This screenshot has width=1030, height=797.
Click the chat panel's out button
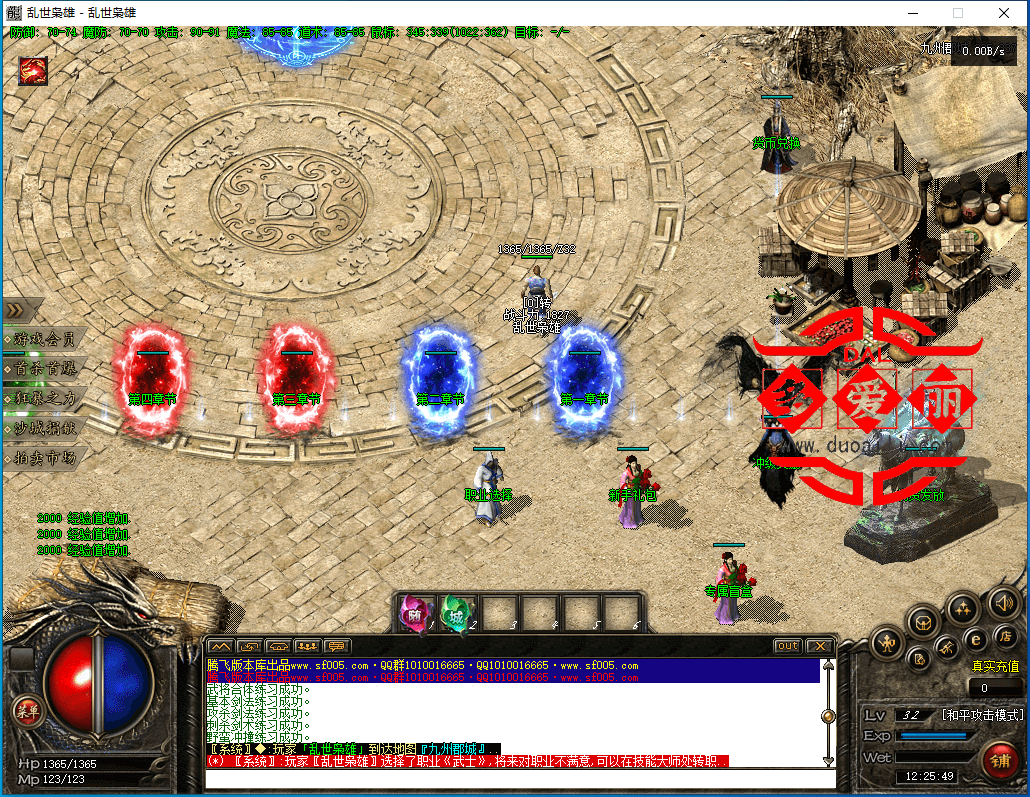(x=788, y=646)
